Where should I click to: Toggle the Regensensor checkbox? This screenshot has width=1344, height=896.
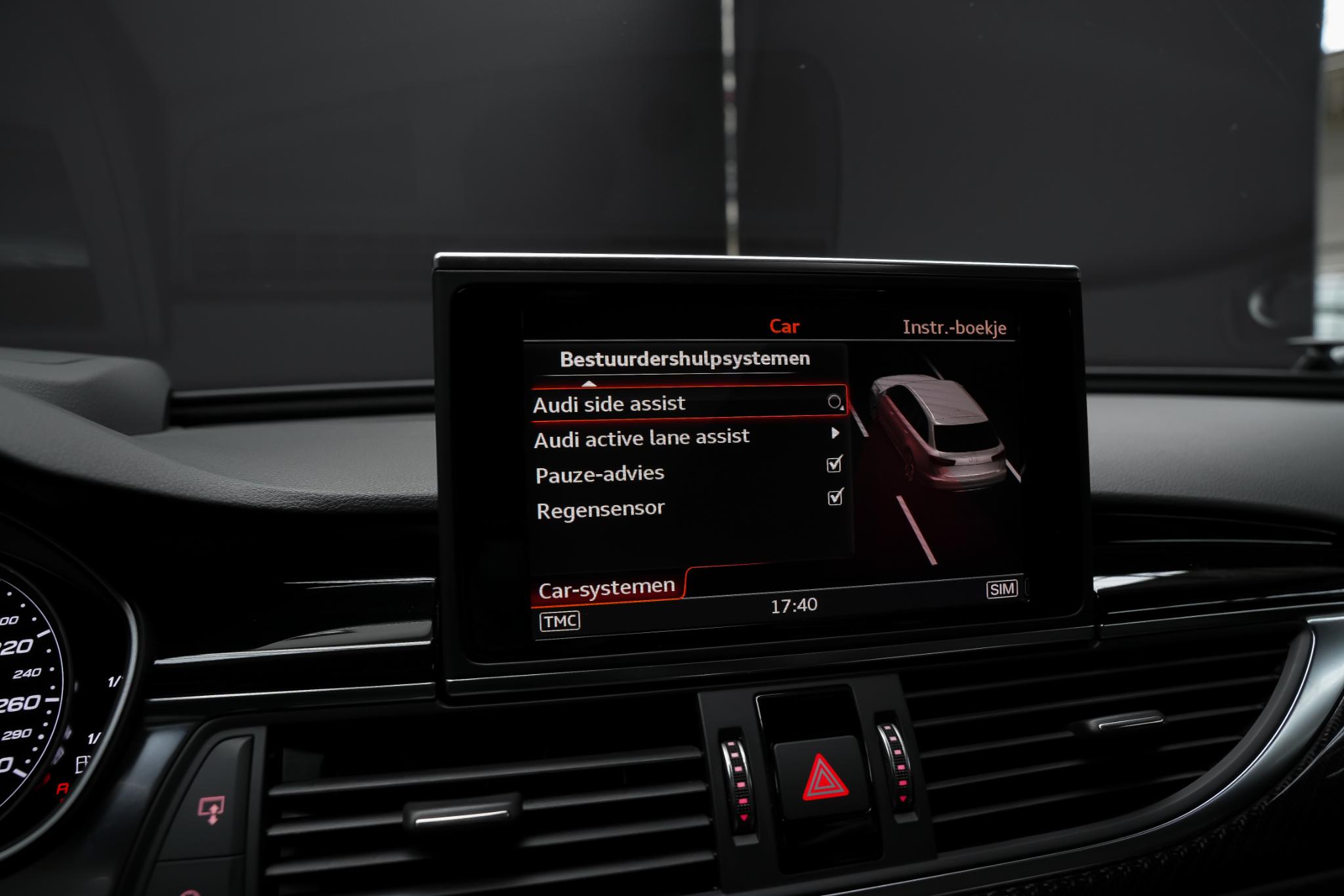[835, 497]
